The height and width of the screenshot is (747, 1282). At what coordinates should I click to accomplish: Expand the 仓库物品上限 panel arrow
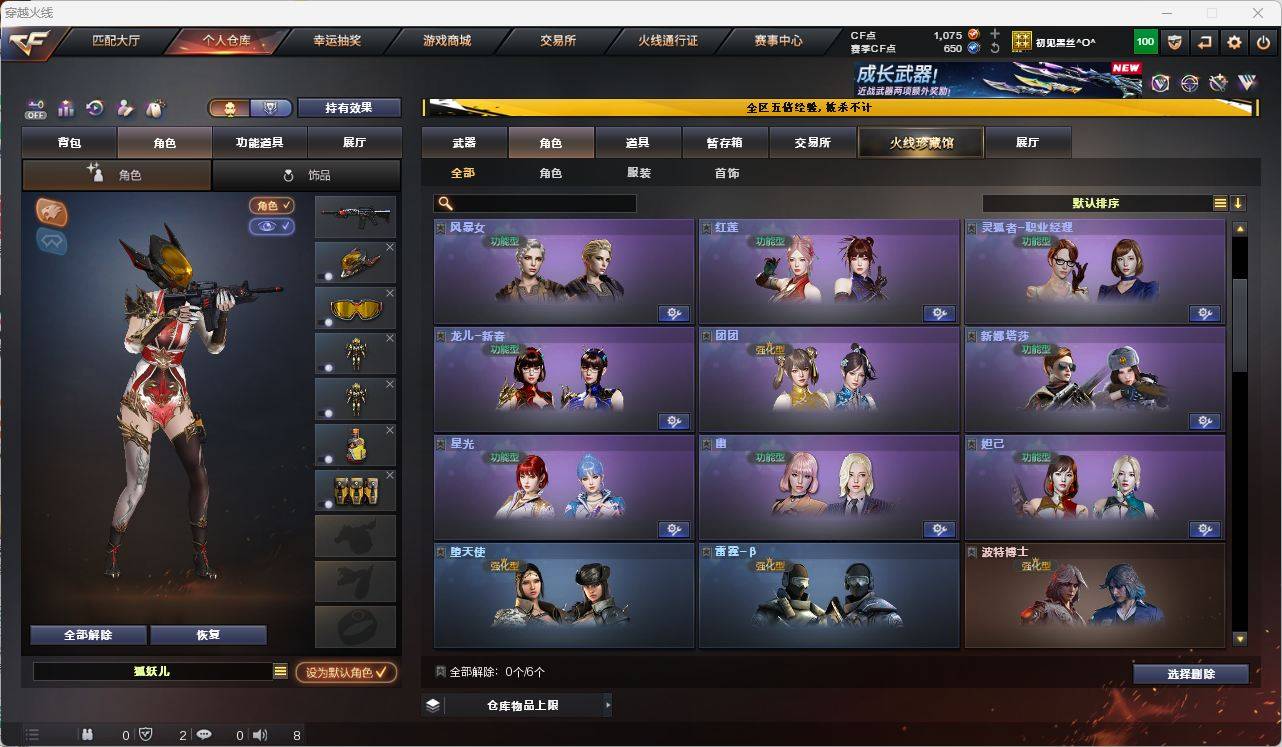(608, 704)
